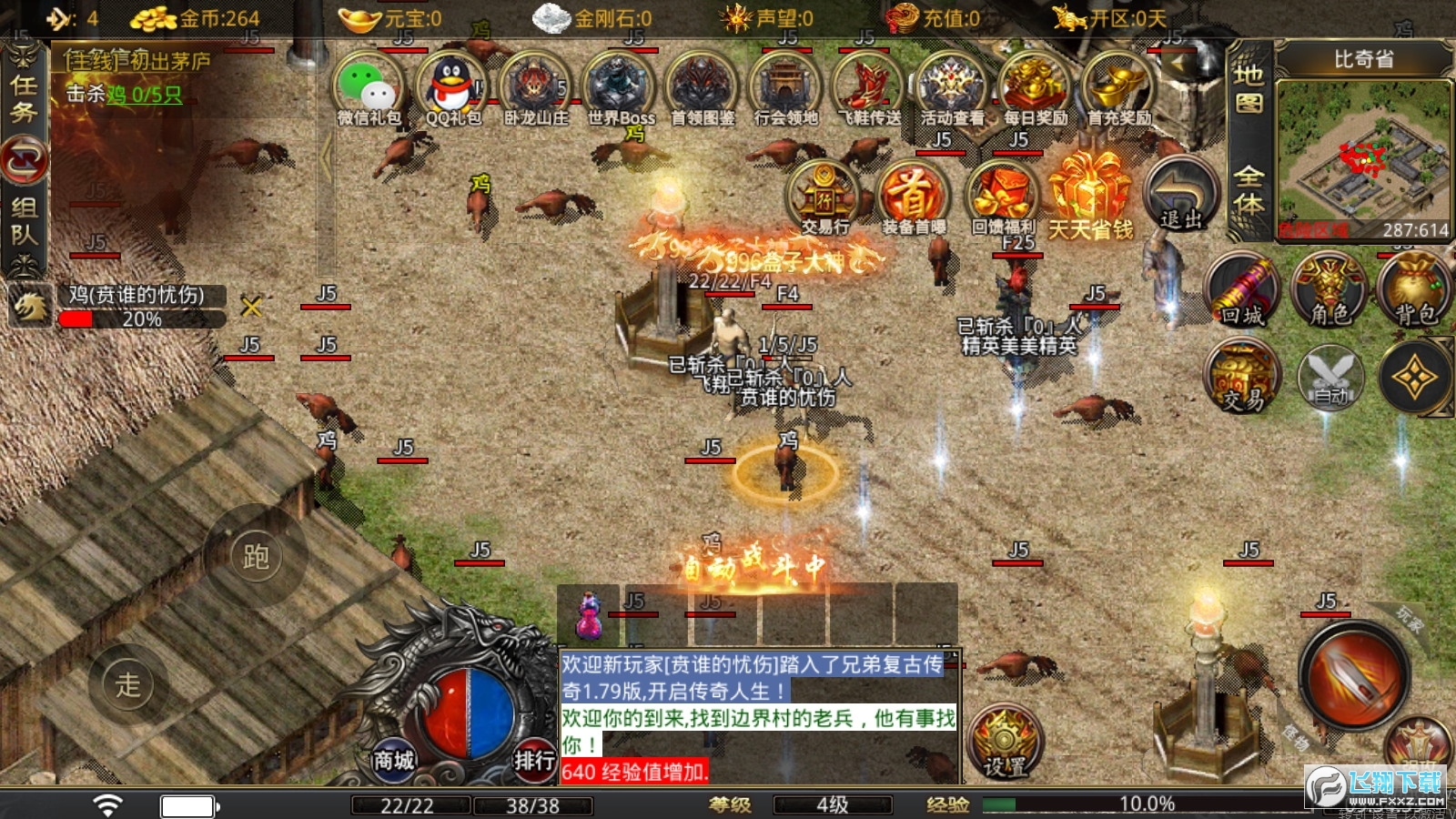1456x819 pixels.
Task: Claim the 每日奖励 daily reward
Action: coord(1035,87)
